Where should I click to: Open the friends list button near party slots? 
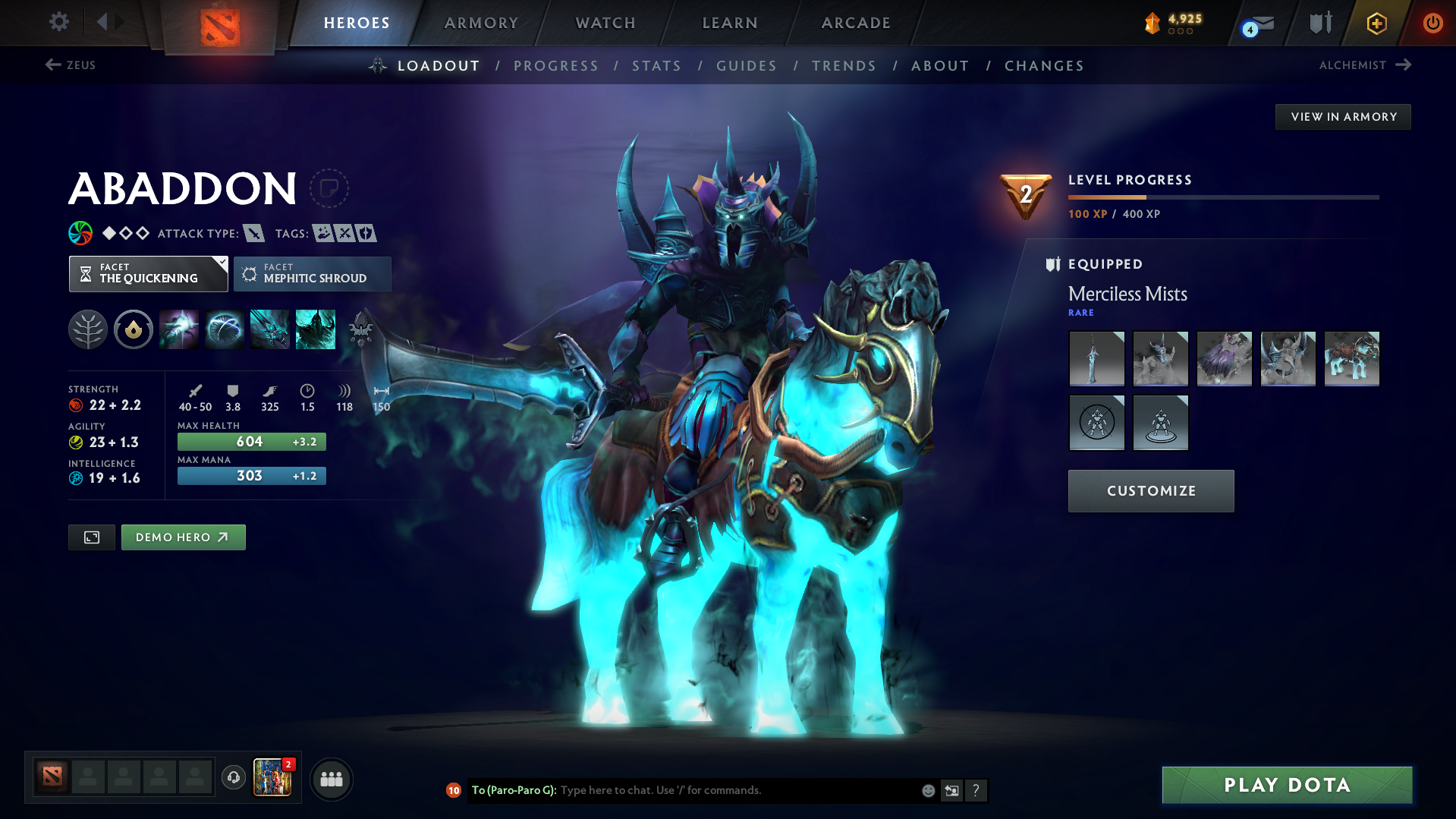(331, 779)
